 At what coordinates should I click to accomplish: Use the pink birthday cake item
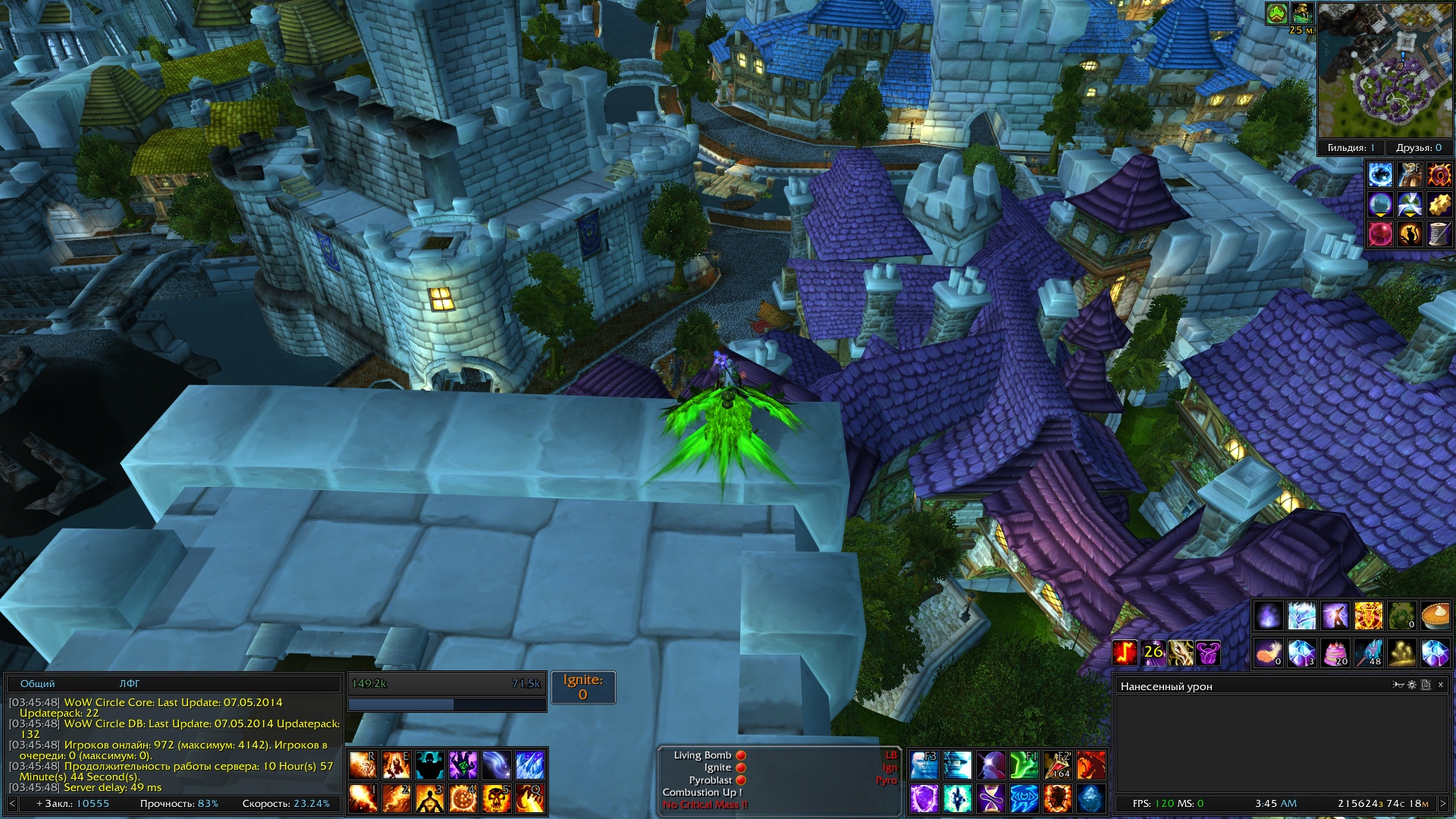[1335, 652]
